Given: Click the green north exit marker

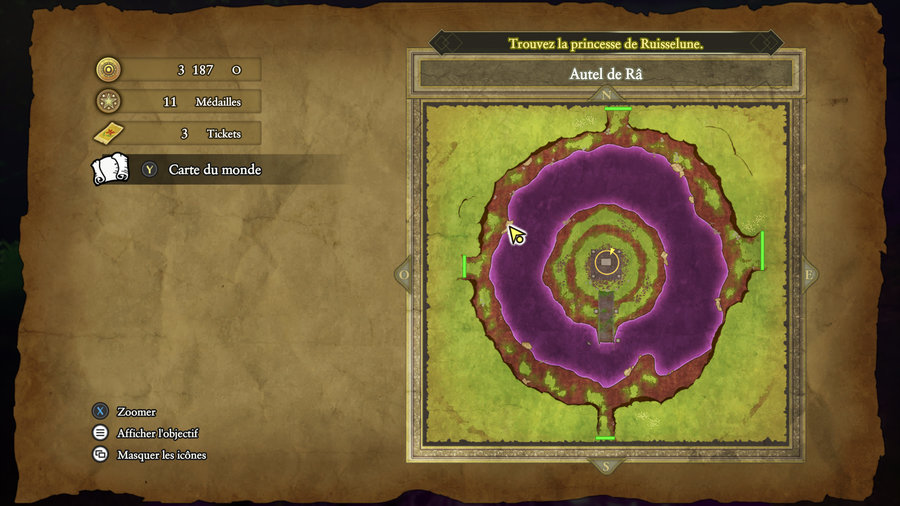Looking at the screenshot, I should 617,108.
